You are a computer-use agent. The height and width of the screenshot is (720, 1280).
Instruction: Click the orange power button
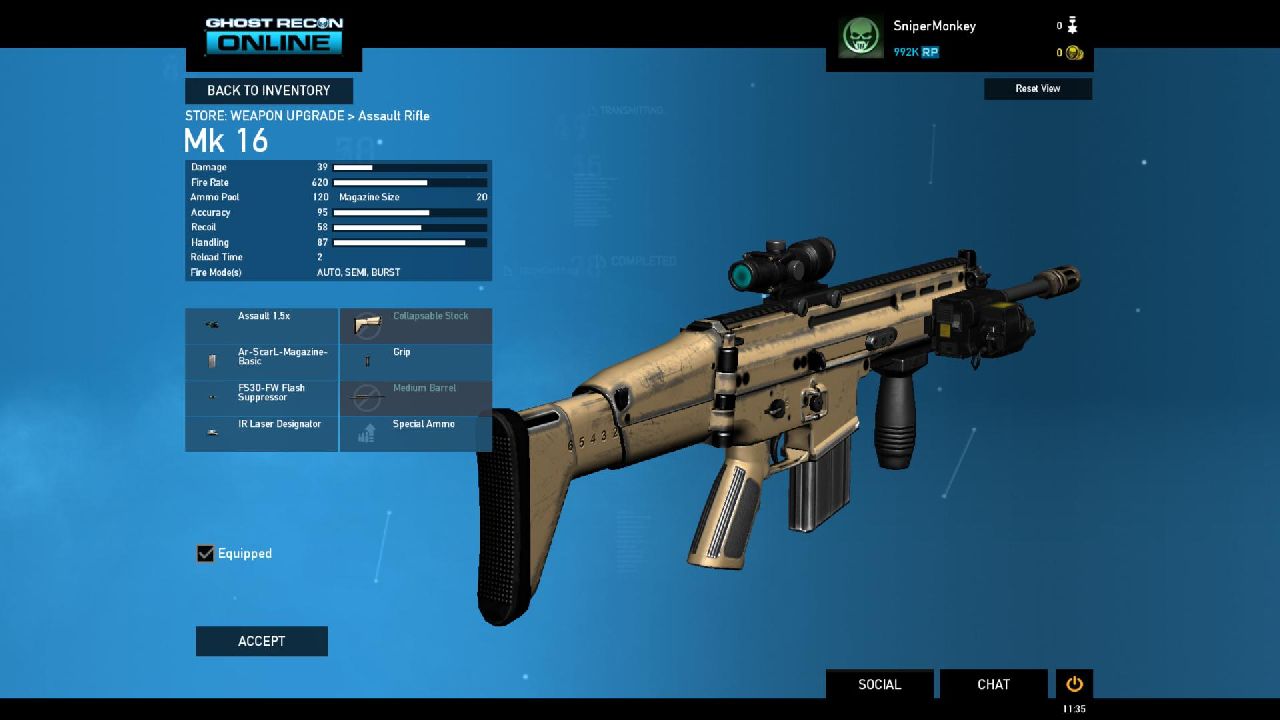(1074, 684)
